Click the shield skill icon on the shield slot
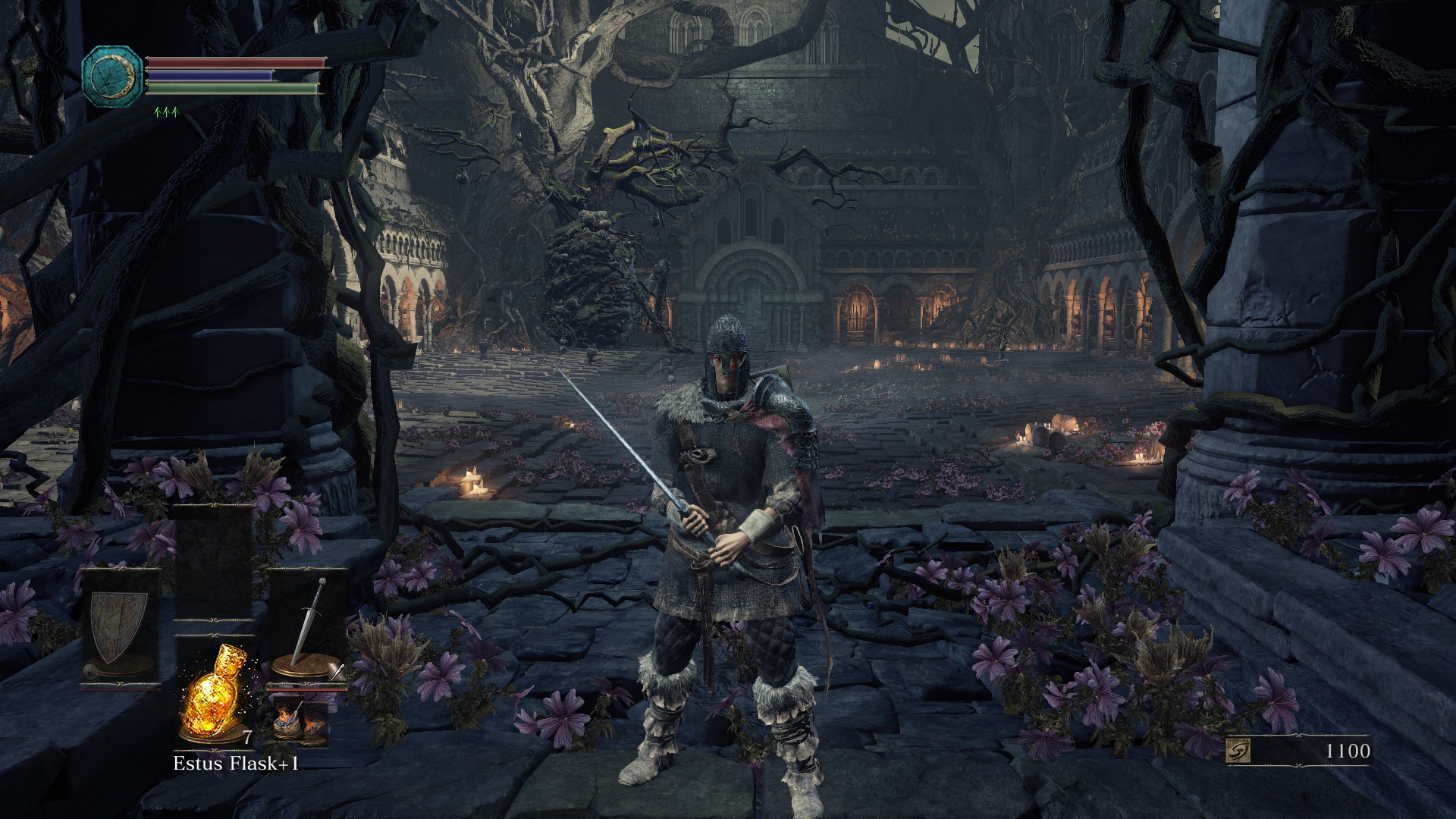This screenshot has height=819, width=1456. tap(91, 670)
